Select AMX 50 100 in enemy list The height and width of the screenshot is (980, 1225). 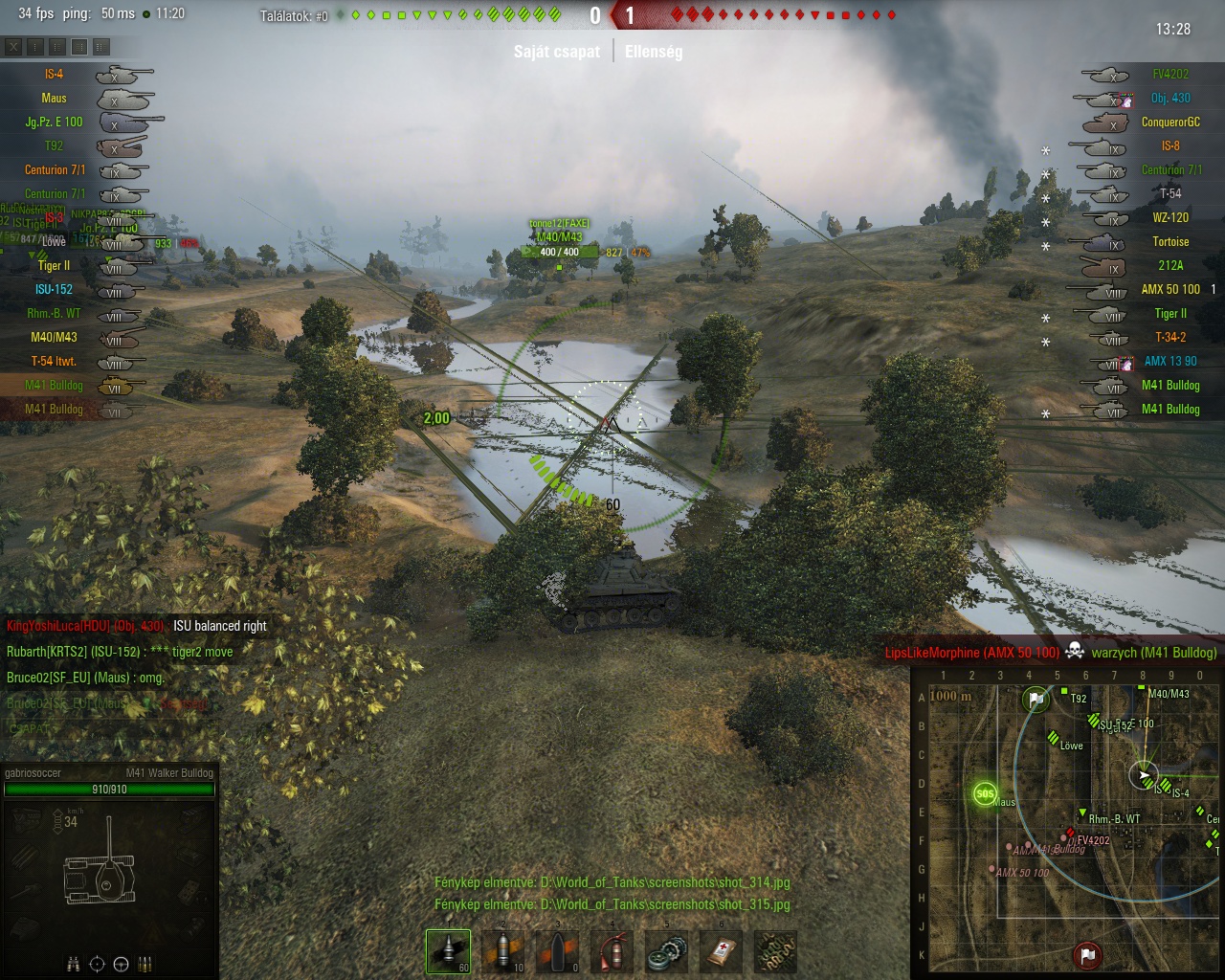click(x=1170, y=289)
